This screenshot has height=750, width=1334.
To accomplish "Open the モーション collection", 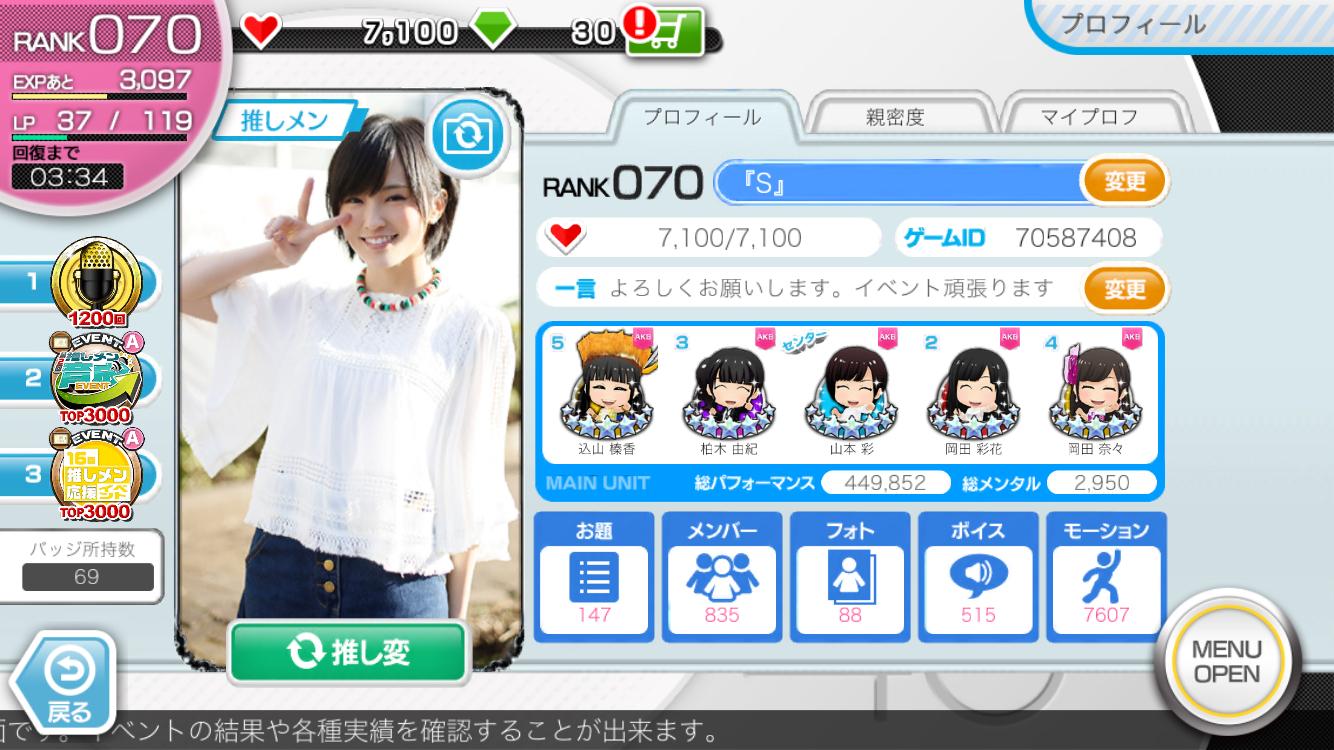I will point(1106,577).
